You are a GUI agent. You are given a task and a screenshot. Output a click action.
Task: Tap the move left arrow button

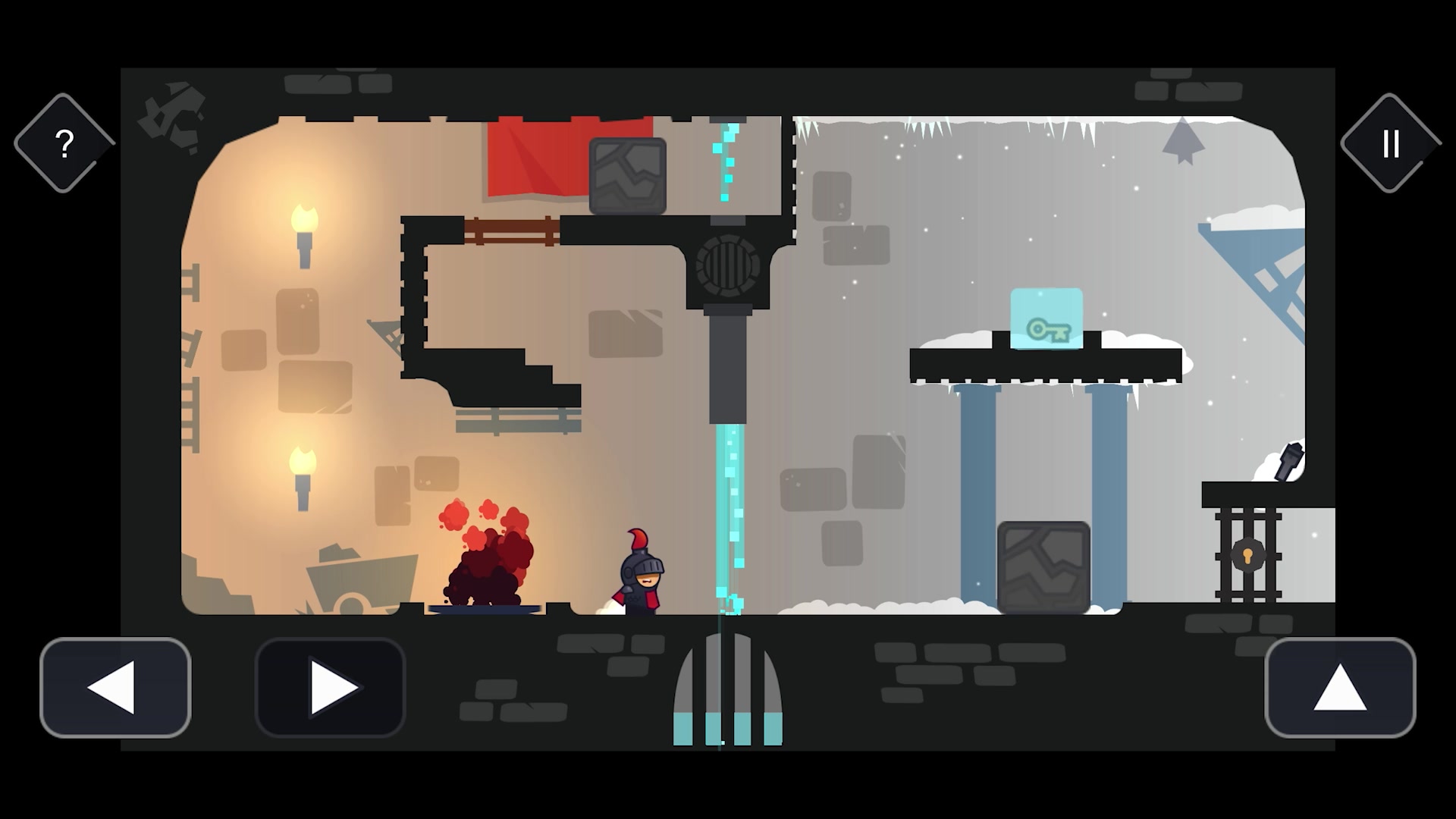(115, 687)
